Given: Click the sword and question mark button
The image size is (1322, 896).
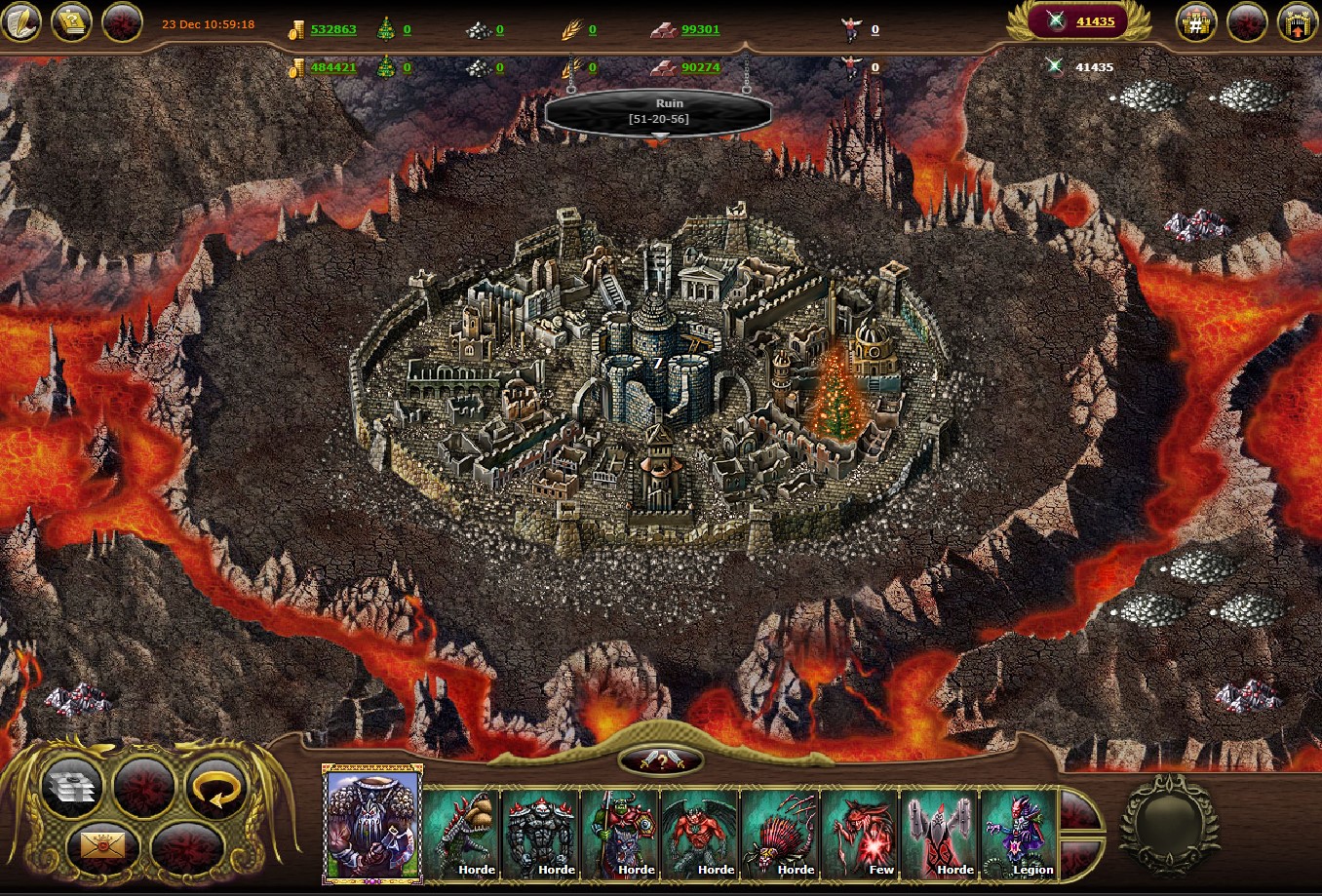Looking at the screenshot, I should tap(662, 761).
